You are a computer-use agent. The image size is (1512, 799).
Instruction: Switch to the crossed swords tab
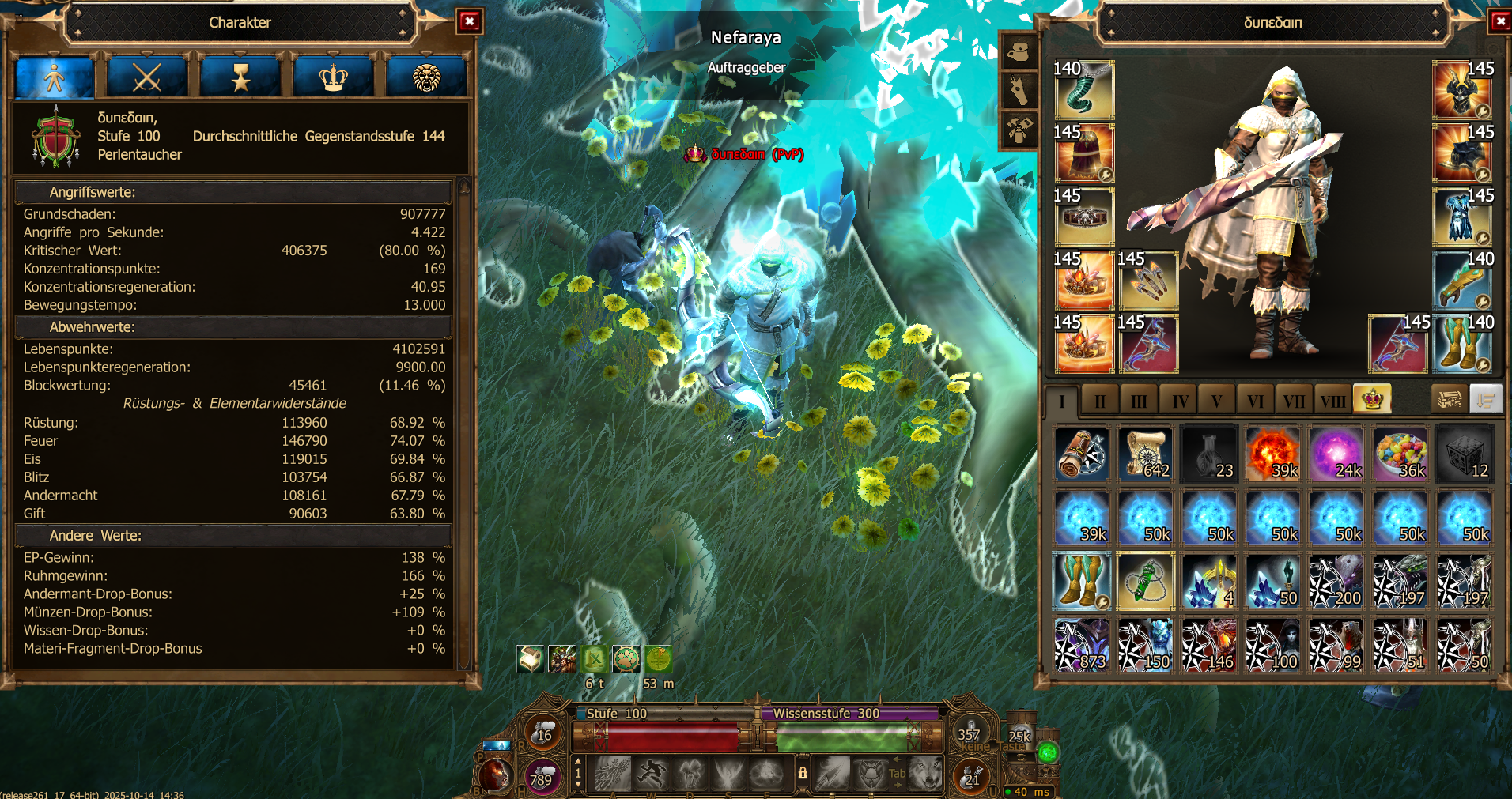147,77
